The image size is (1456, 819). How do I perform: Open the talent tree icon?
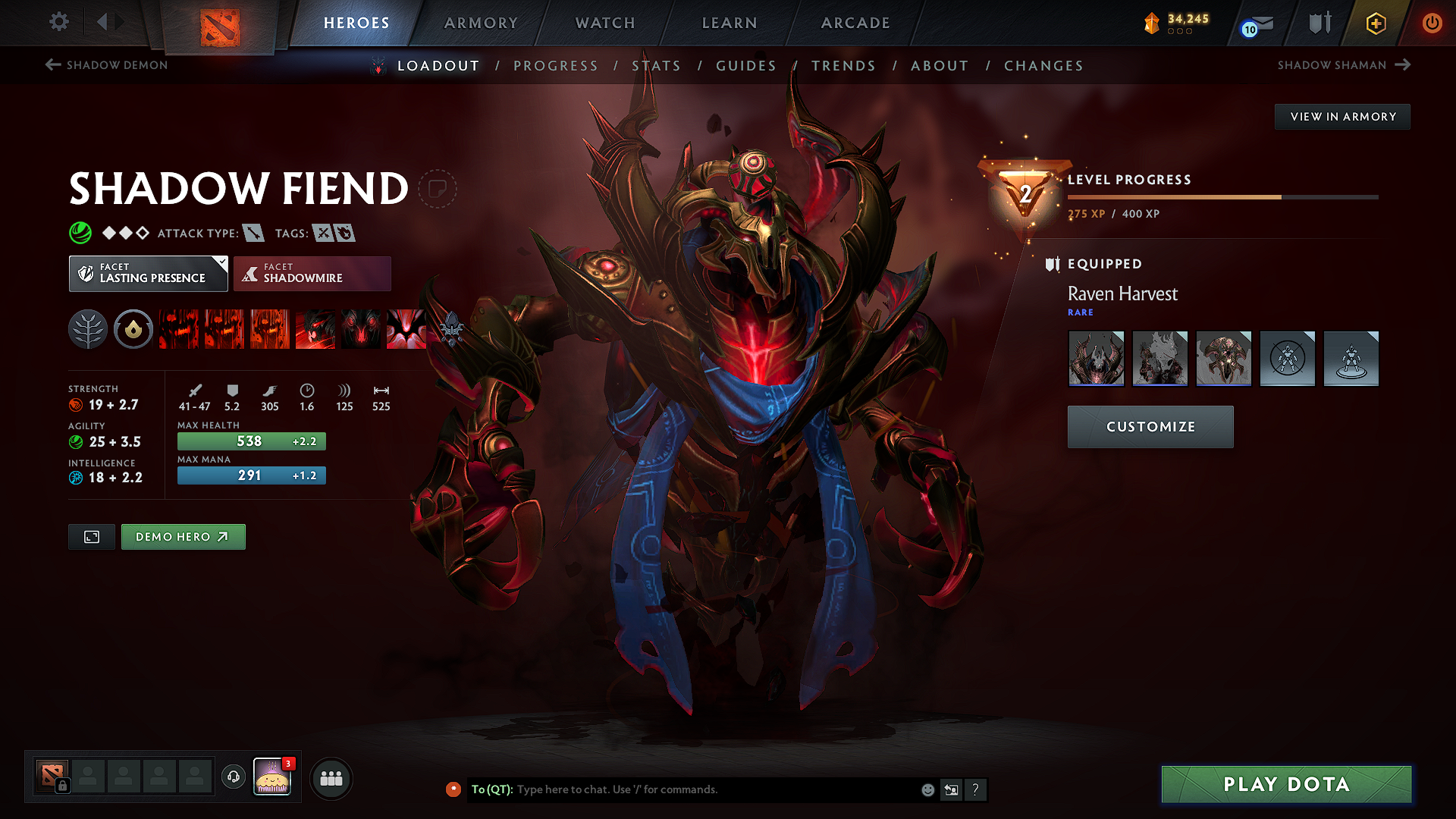[88, 329]
